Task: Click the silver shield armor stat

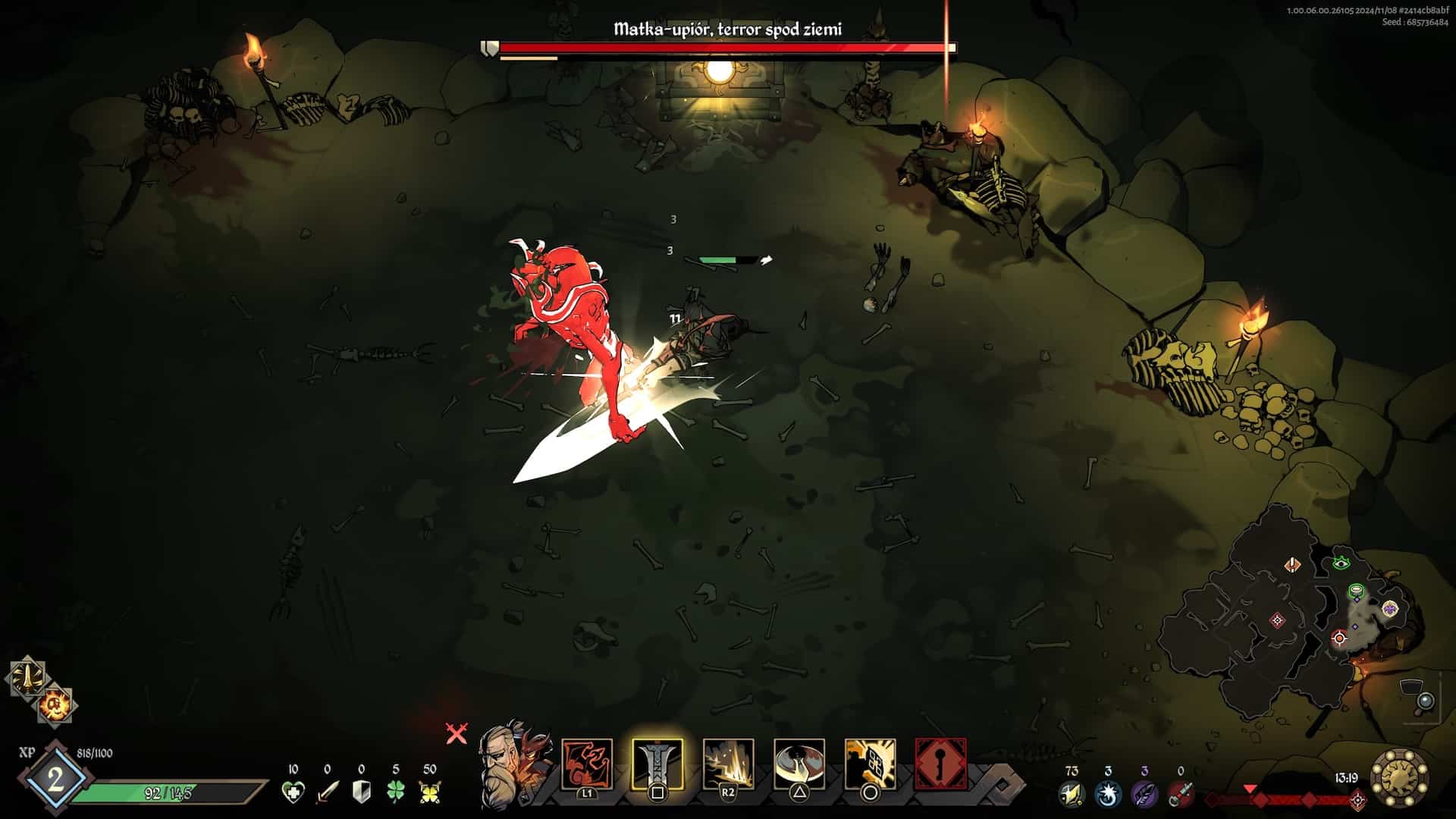Action: click(x=362, y=792)
